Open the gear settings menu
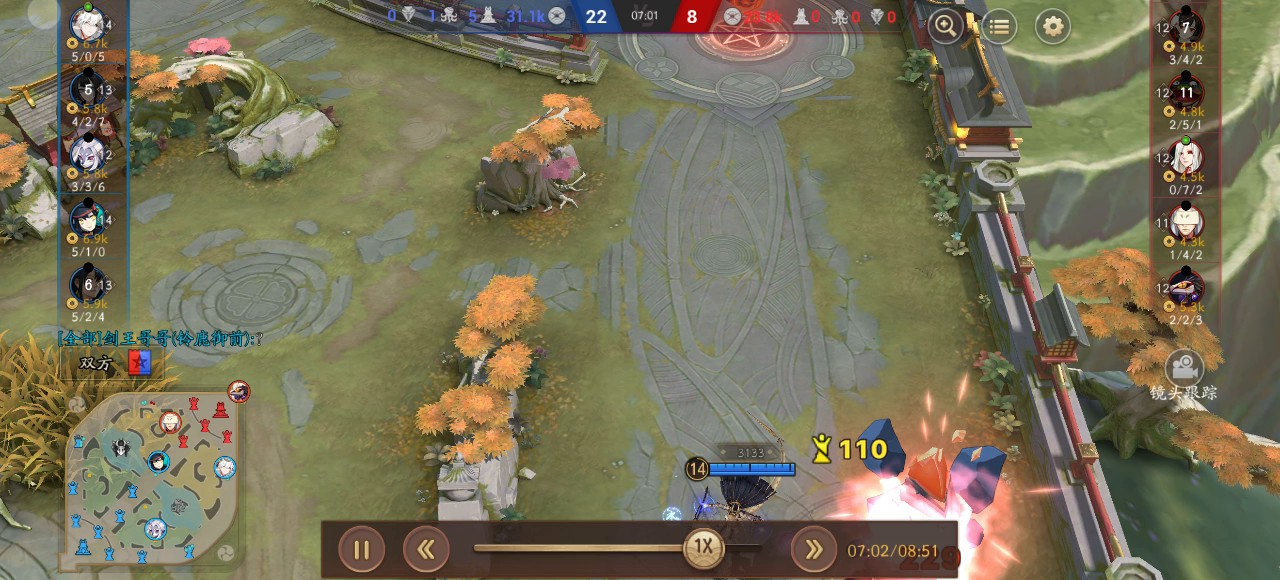Screen dimensions: 1280x580 [1052, 27]
